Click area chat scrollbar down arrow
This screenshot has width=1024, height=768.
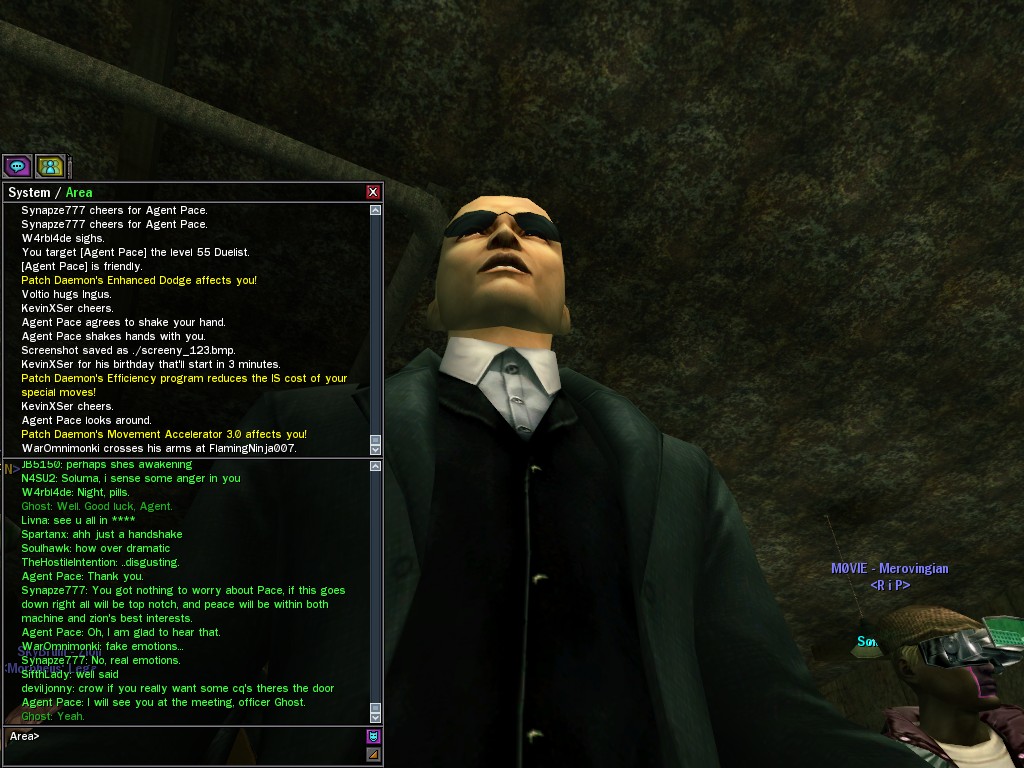[x=376, y=716]
